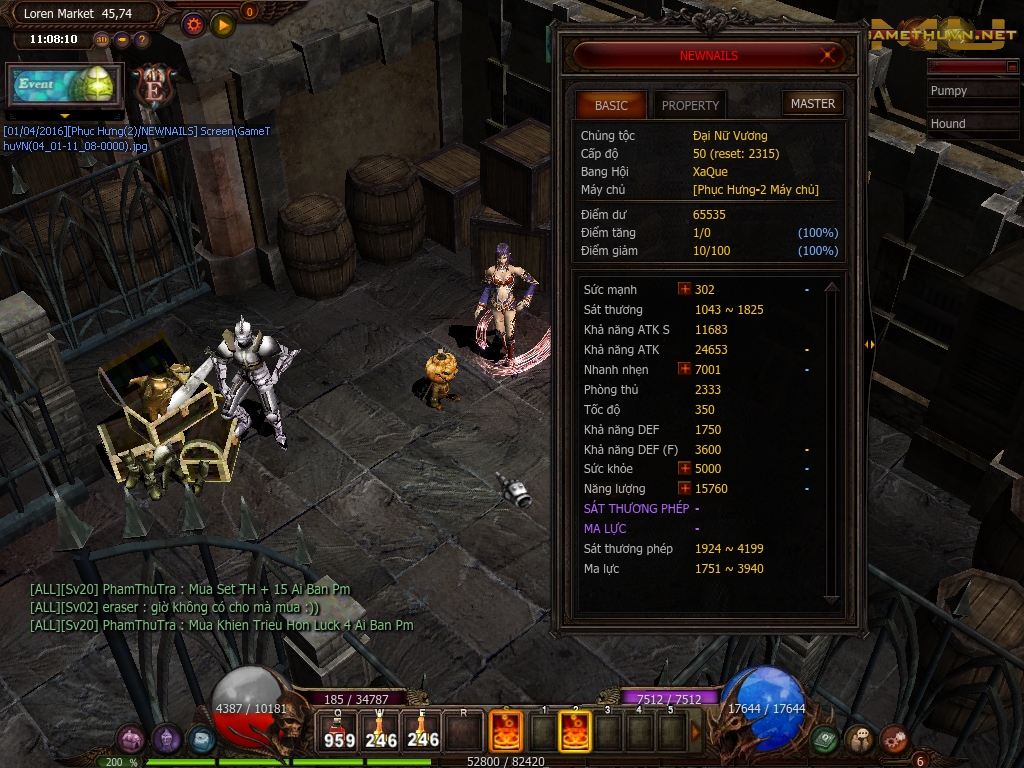Expand the arrow below the Event banner
The width and height of the screenshot is (1024, 768).
[x=65, y=116]
